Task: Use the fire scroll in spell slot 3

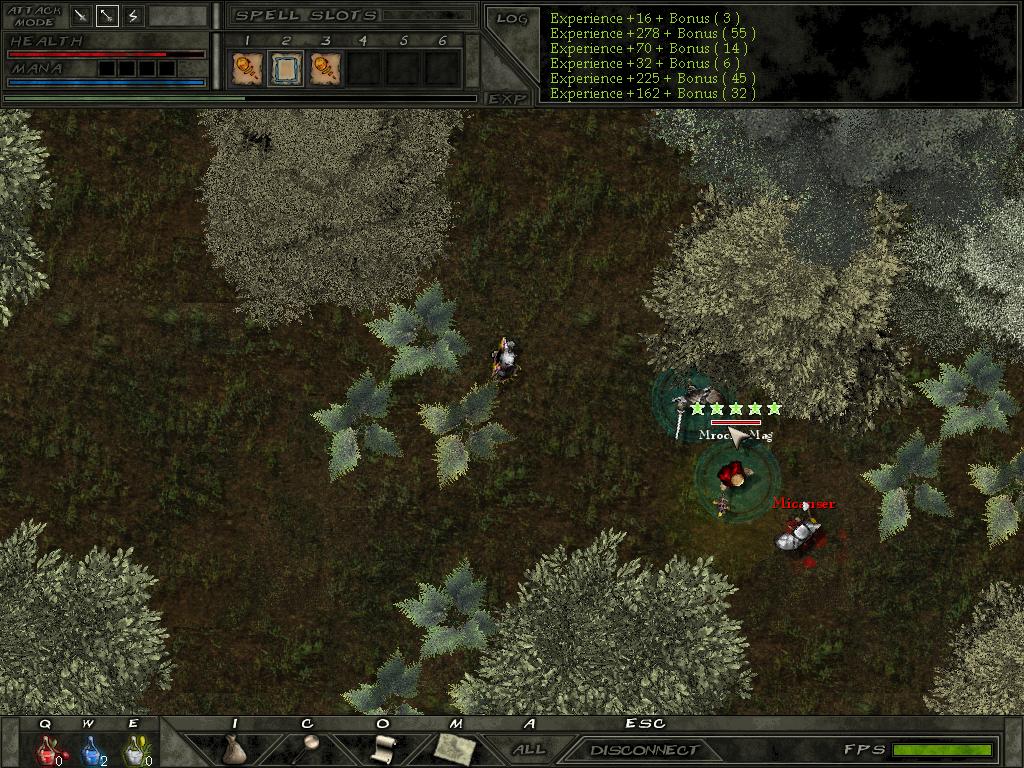Action: pos(324,68)
